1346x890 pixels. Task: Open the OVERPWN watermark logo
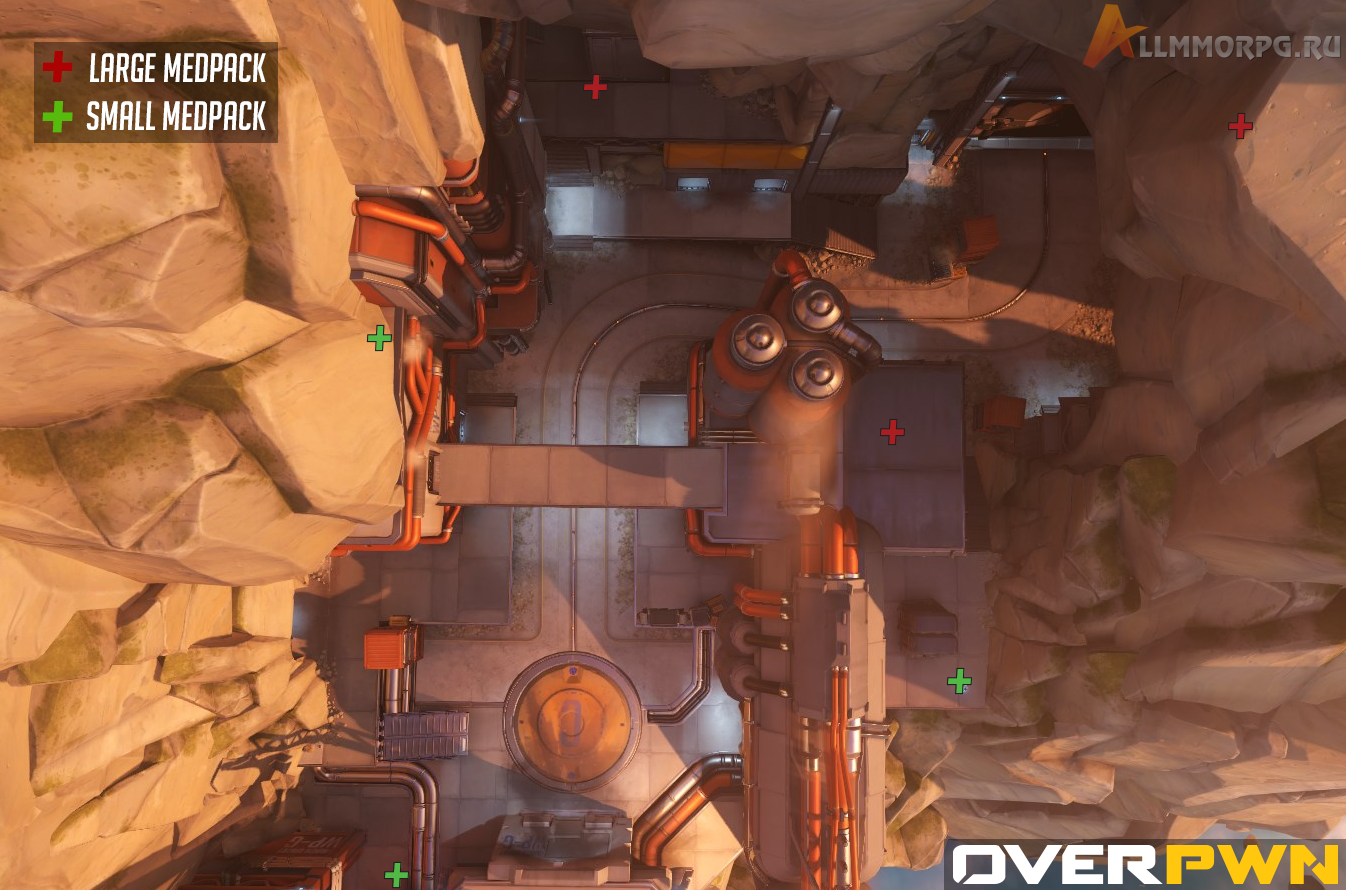[x=1144, y=864]
